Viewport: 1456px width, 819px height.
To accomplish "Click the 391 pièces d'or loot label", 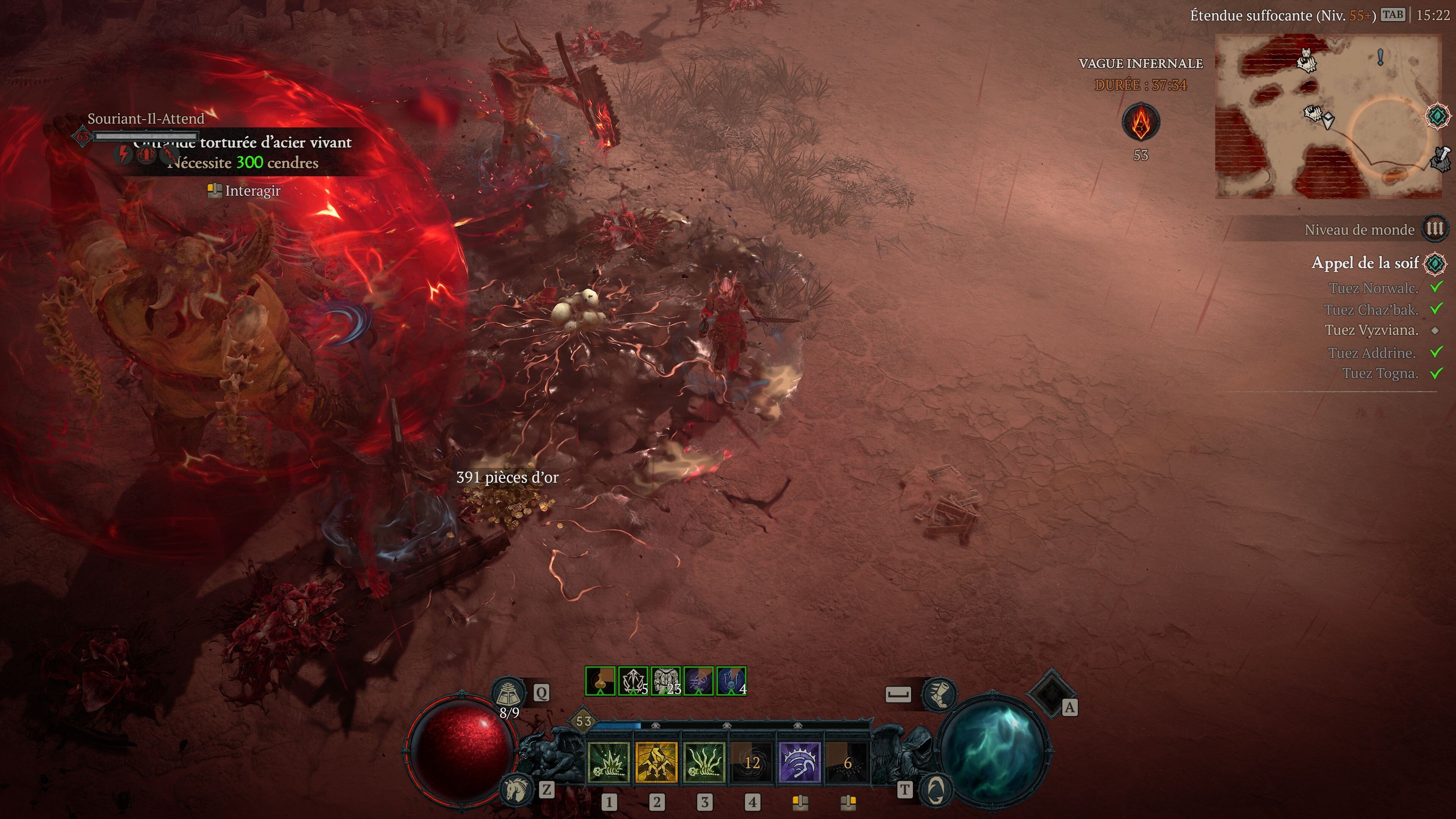I will (x=507, y=478).
